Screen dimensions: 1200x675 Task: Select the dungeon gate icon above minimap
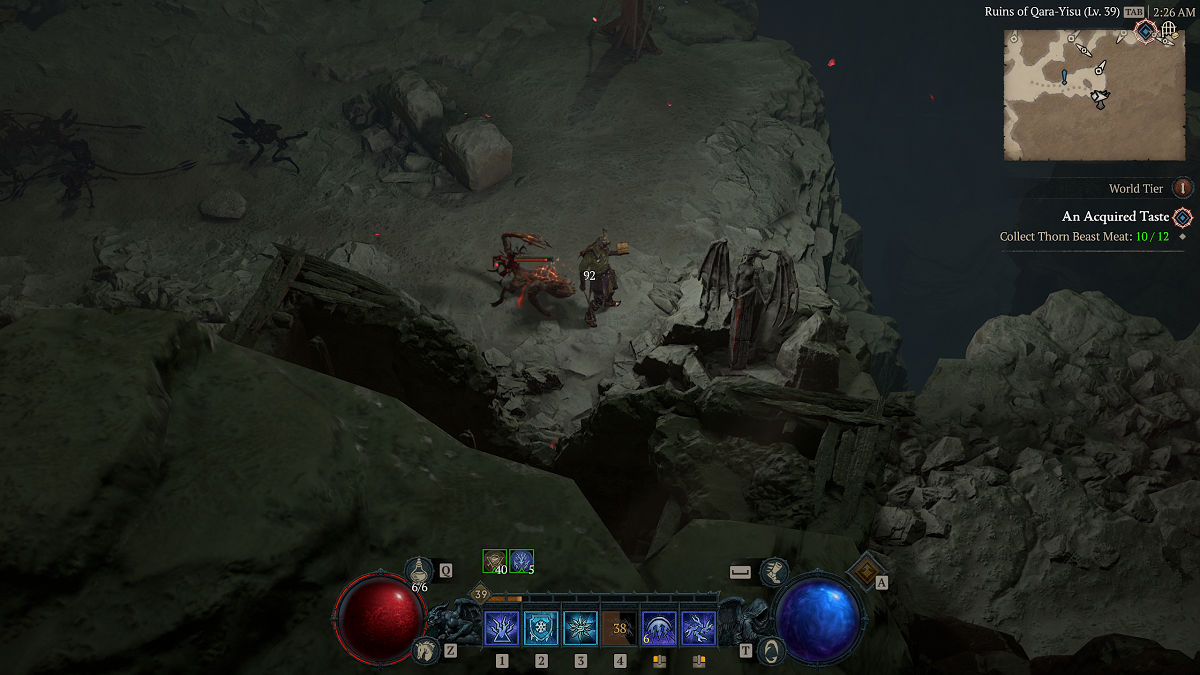tap(1169, 32)
